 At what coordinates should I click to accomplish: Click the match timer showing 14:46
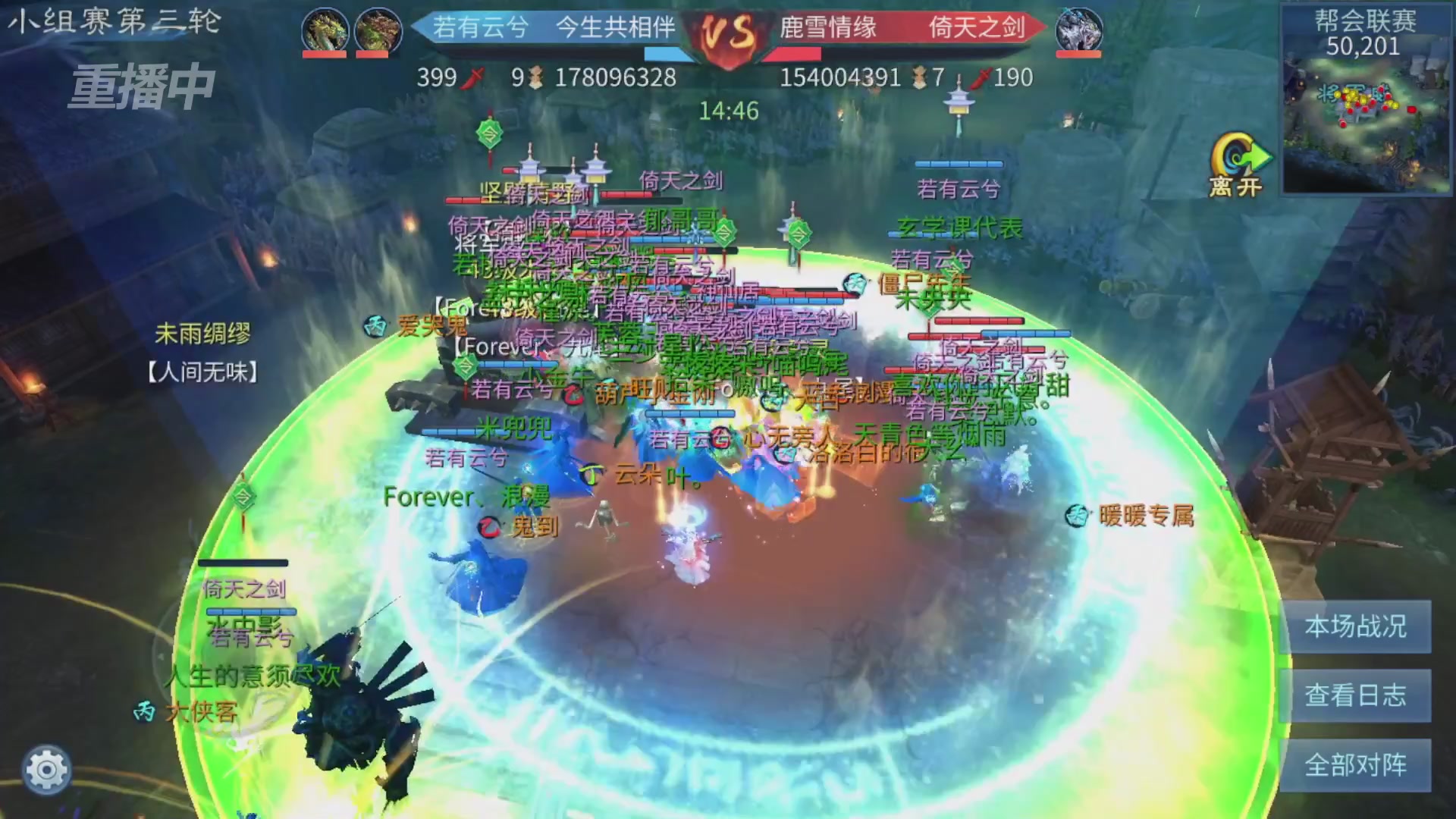click(730, 111)
